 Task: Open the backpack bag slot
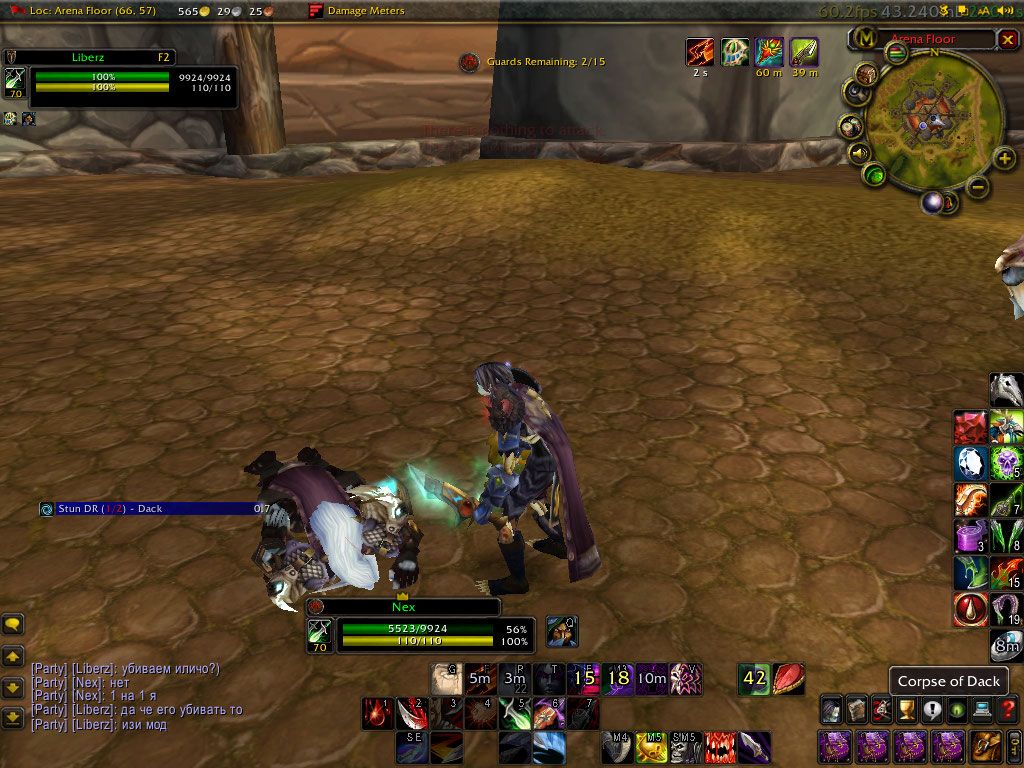pos(984,745)
